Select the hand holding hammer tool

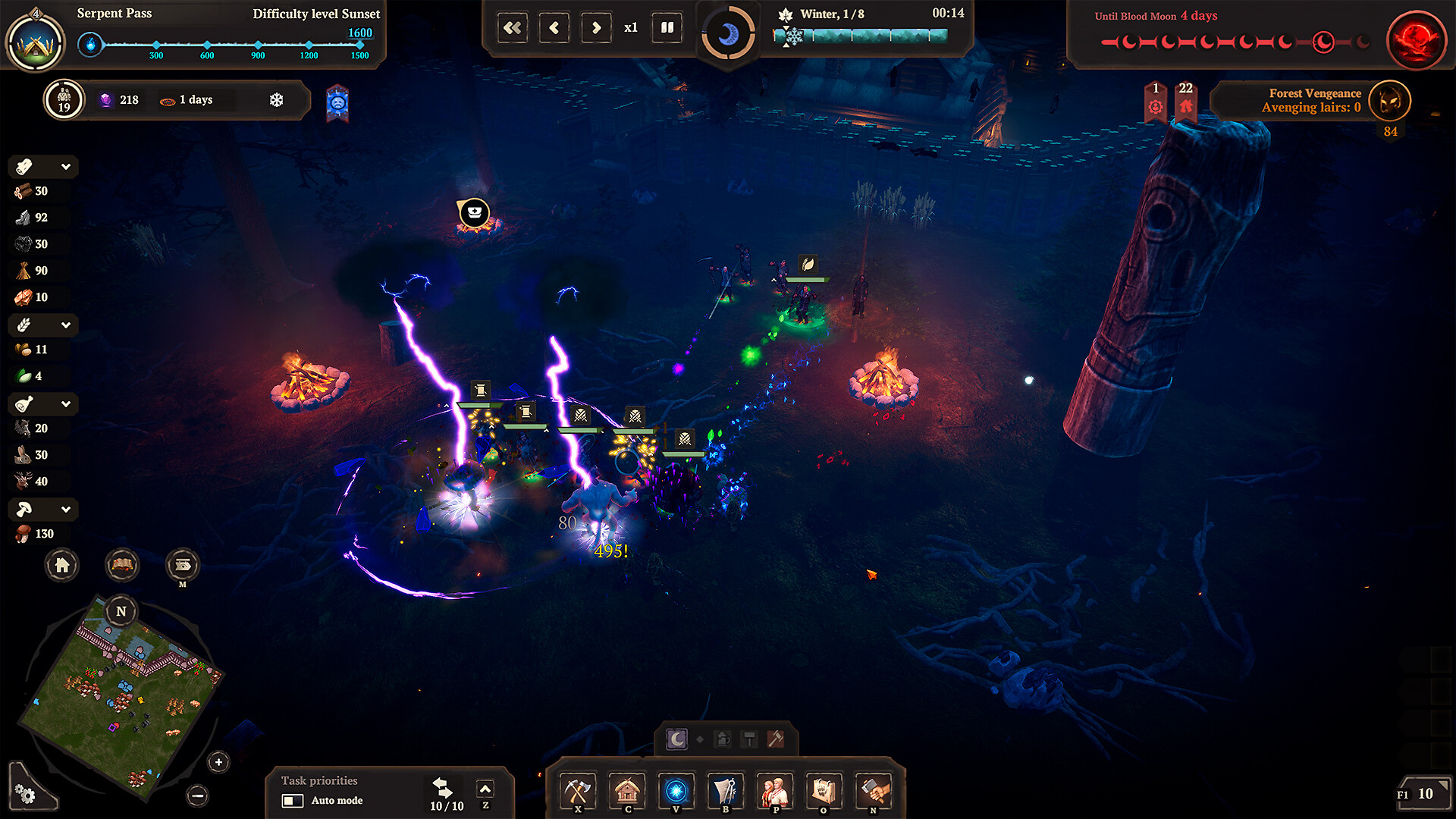point(874,792)
